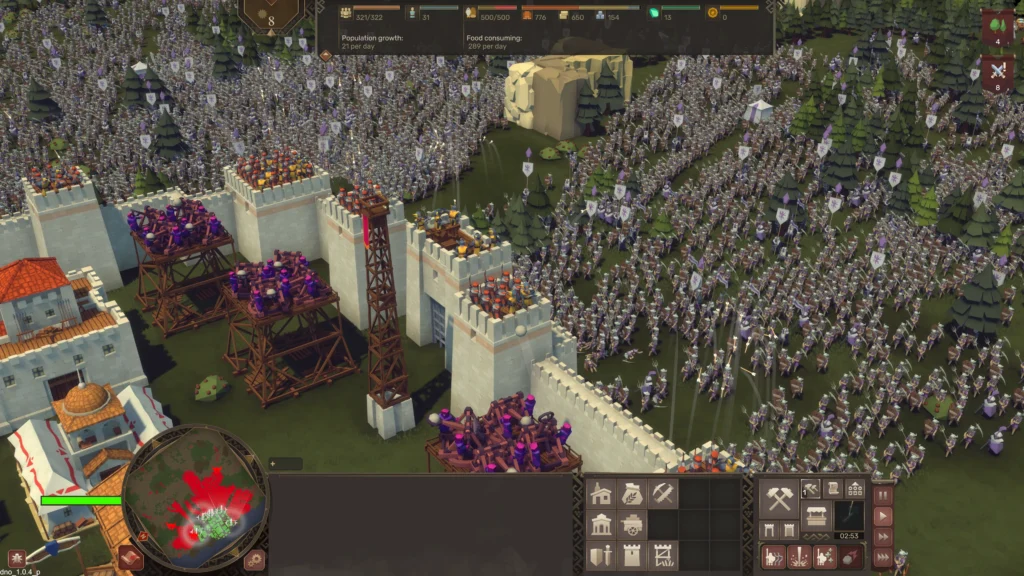1024x576 pixels.
Task: Select the stone tower defense category
Action: [632, 555]
